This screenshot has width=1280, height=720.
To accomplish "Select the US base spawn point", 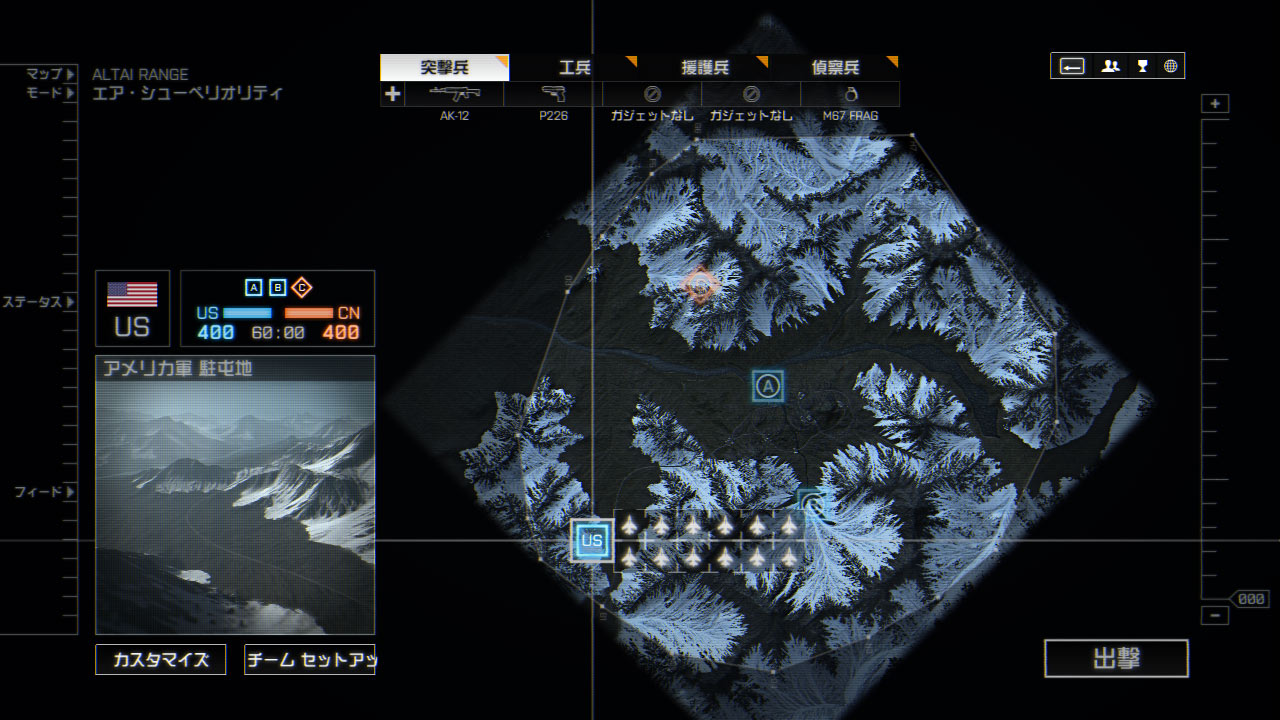I will click(x=592, y=541).
